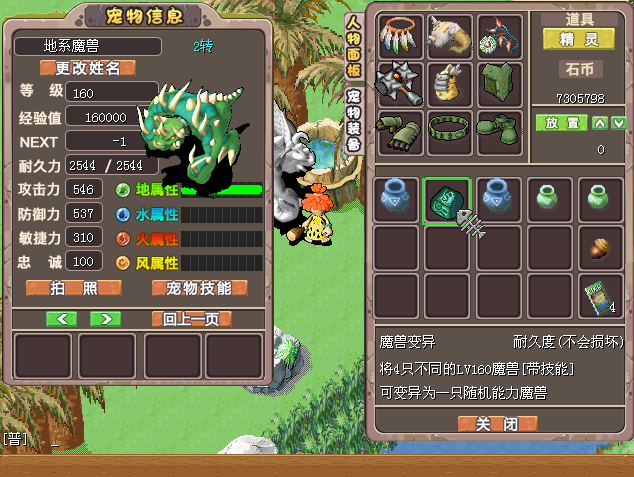The width and height of the screenshot is (634, 477).
Task: Select the green card stack item
Action: click(600, 296)
